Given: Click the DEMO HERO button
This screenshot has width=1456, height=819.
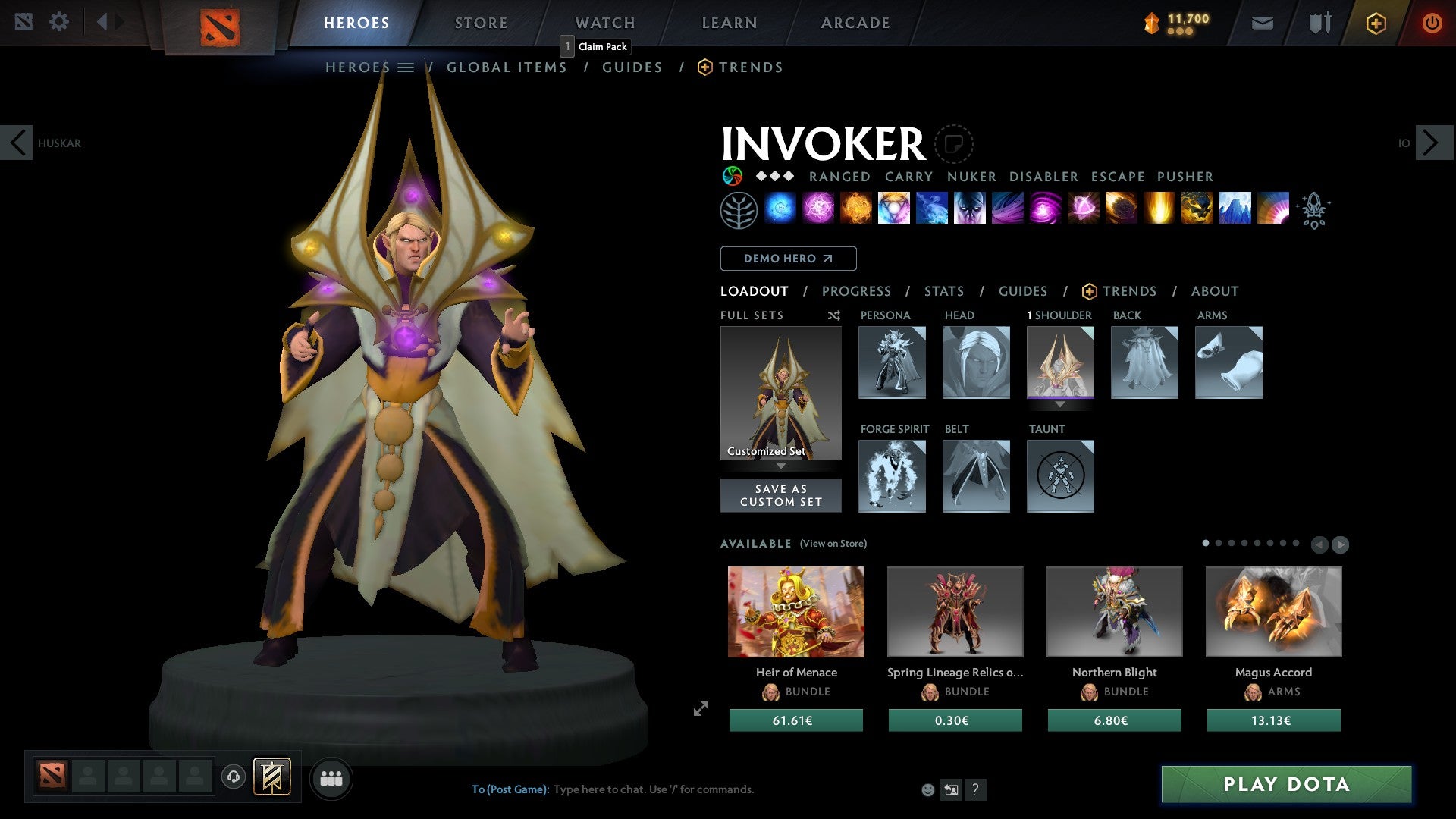Looking at the screenshot, I should coord(788,258).
